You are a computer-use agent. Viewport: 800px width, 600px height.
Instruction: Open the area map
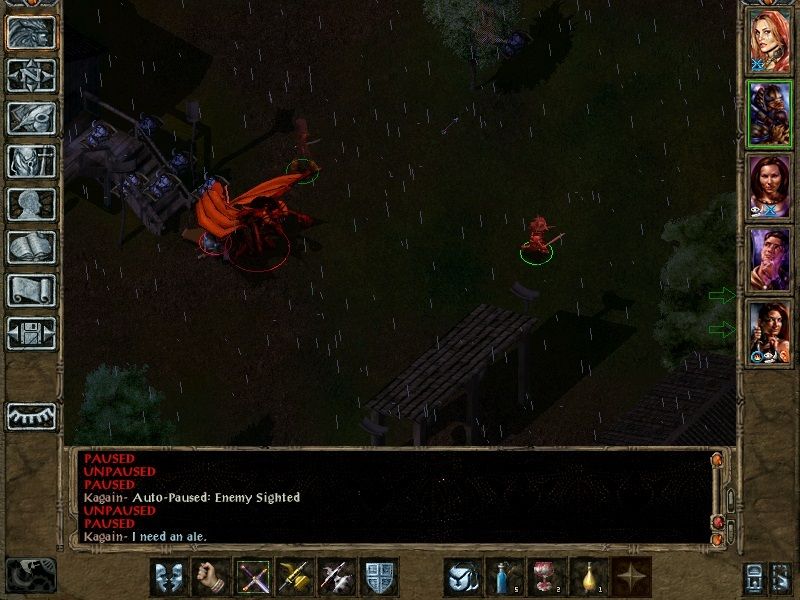(x=31, y=75)
